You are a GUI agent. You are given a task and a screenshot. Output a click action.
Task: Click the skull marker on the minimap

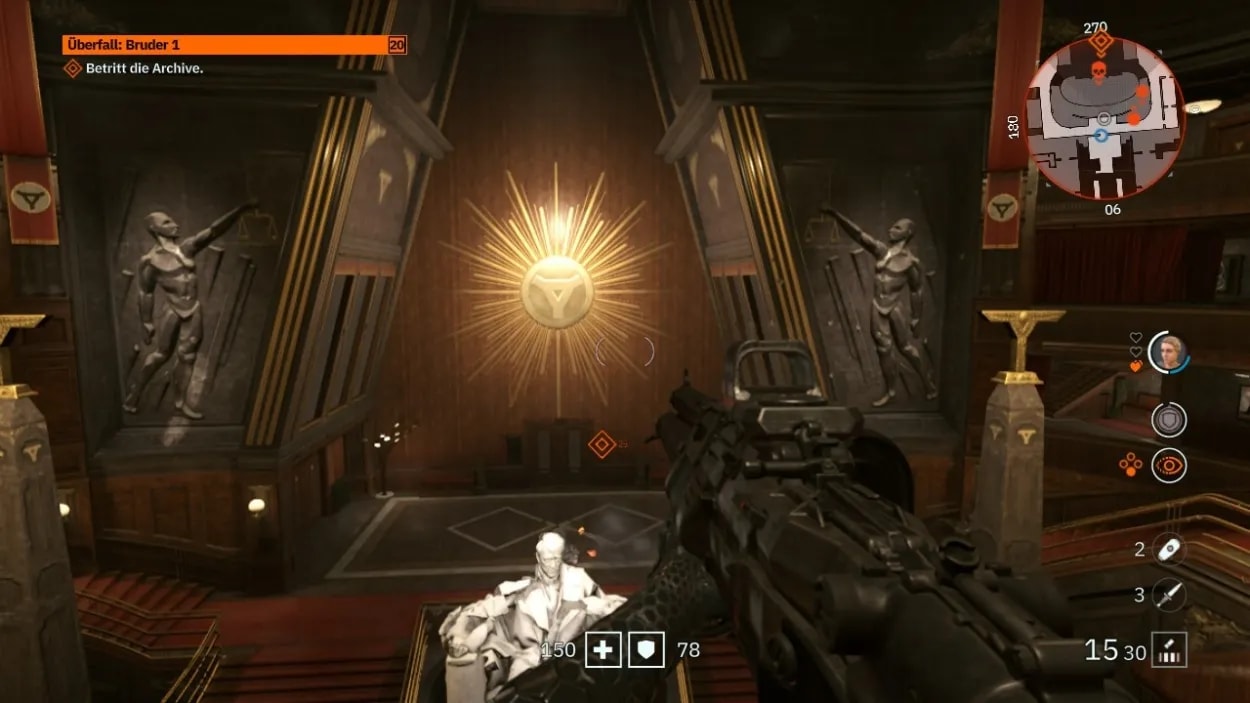(x=1097, y=73)
